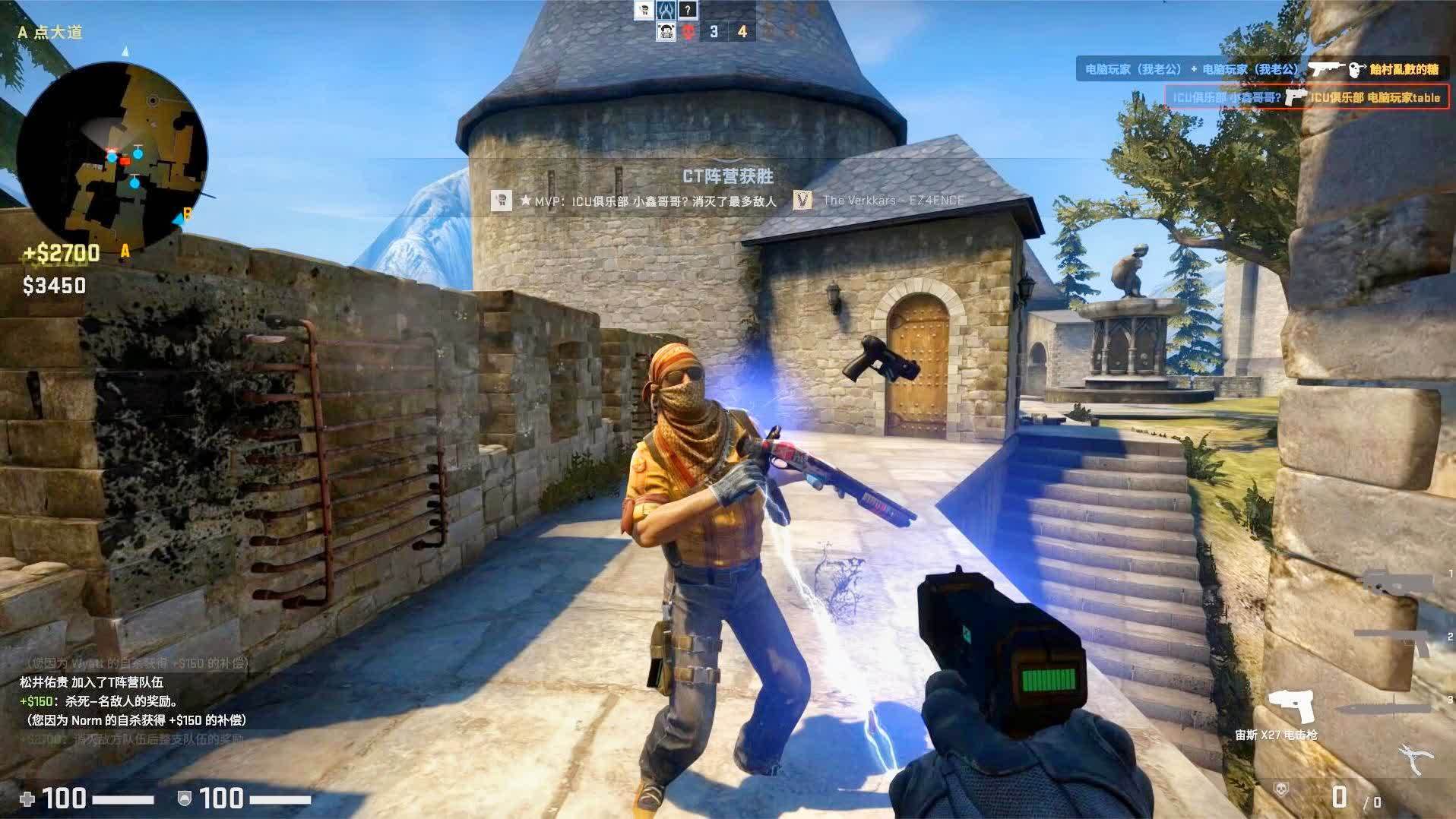1456x819 pixels.
Task: Click the music kit note icon beside The Verkkars
Action: [802, 200]
